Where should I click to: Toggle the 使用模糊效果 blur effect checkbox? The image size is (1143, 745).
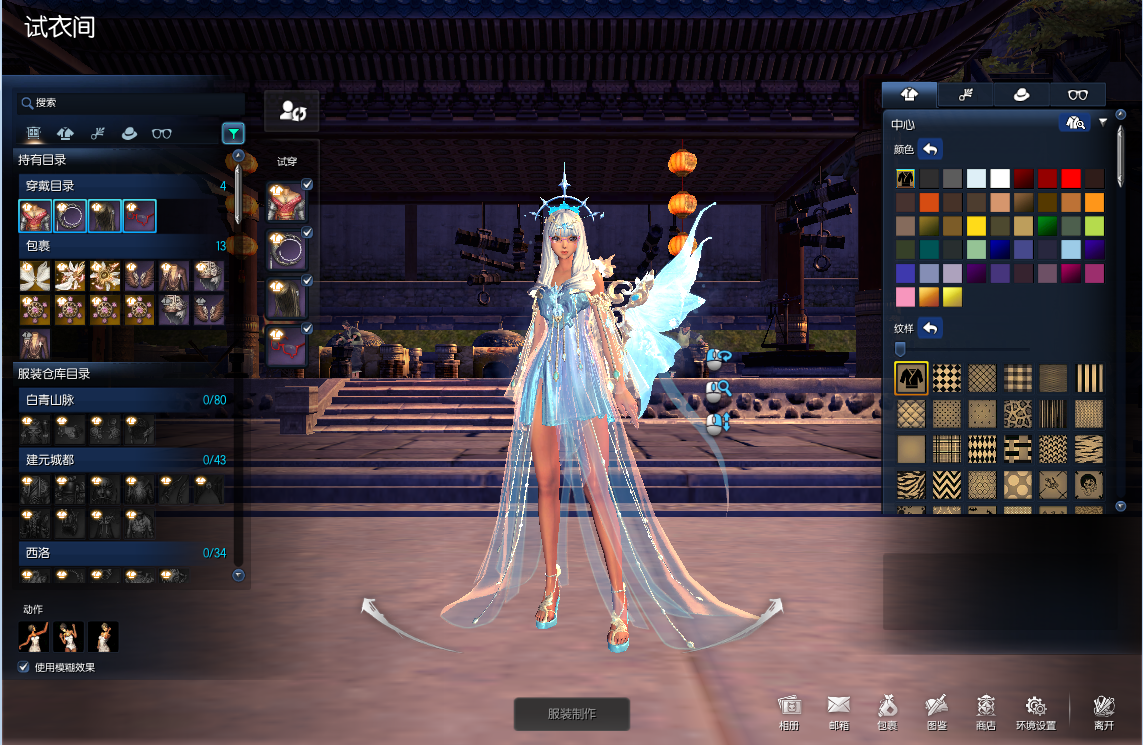point(24,667)
